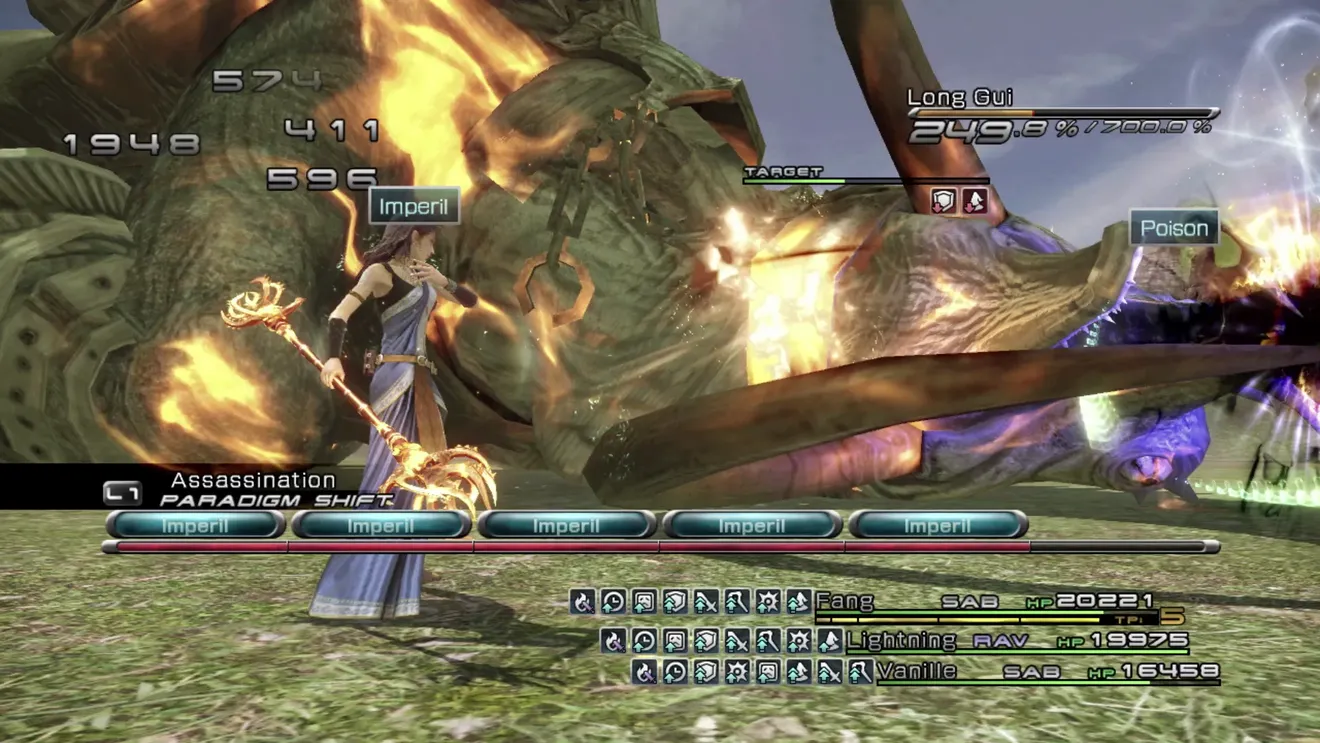This screenshot has height=743, width=1320.
Task: Click Lightning's Vigilance starburst status icon
Action: point(798,640)
